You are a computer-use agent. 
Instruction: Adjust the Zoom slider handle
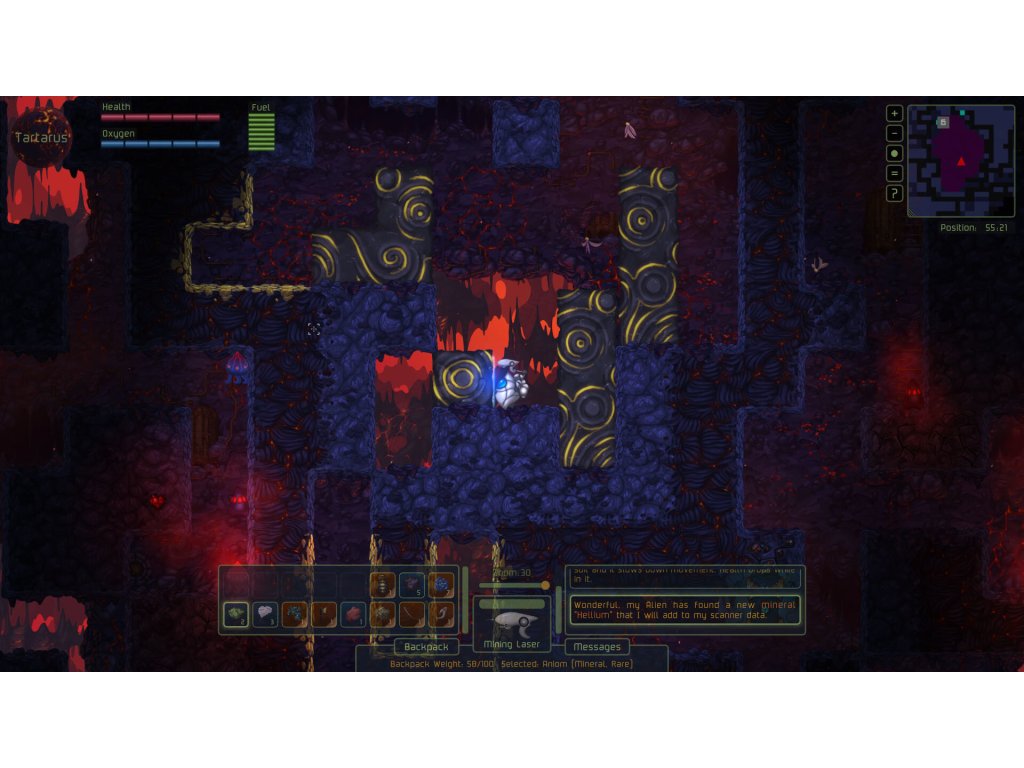(x=545, y=585)
